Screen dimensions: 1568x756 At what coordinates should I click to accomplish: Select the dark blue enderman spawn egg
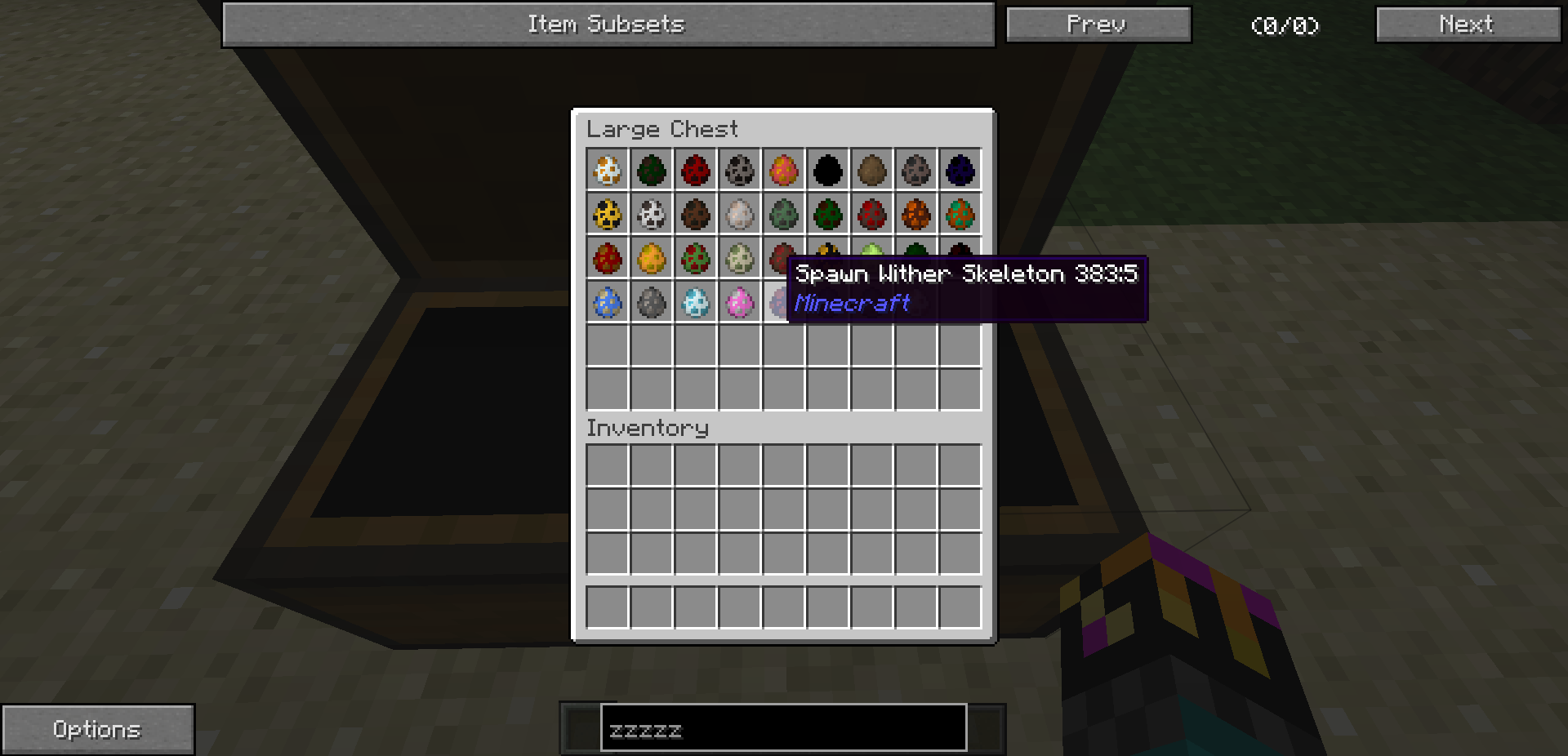point(960,170)
